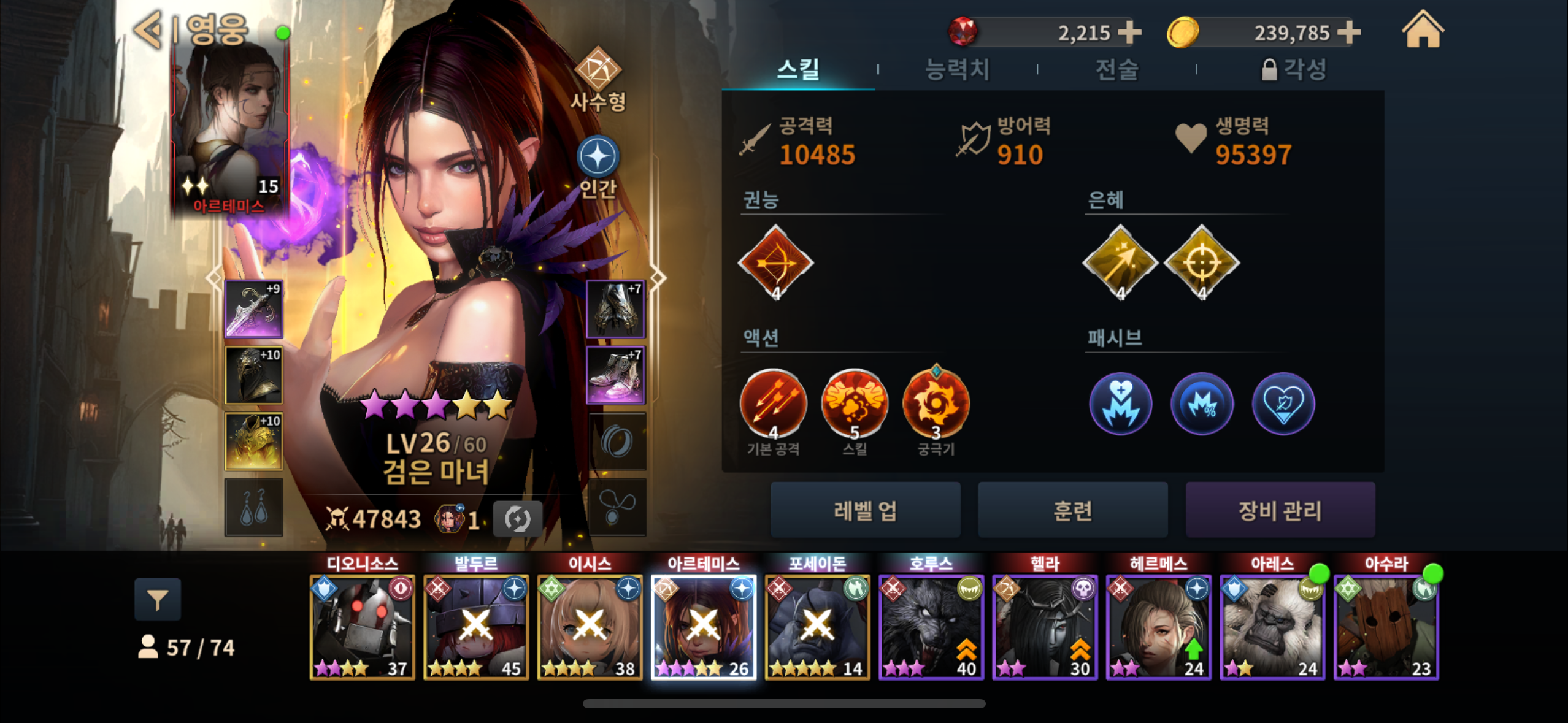Buy more gold coins
Screen dimensions: 1568x723
pos(1348,32)
